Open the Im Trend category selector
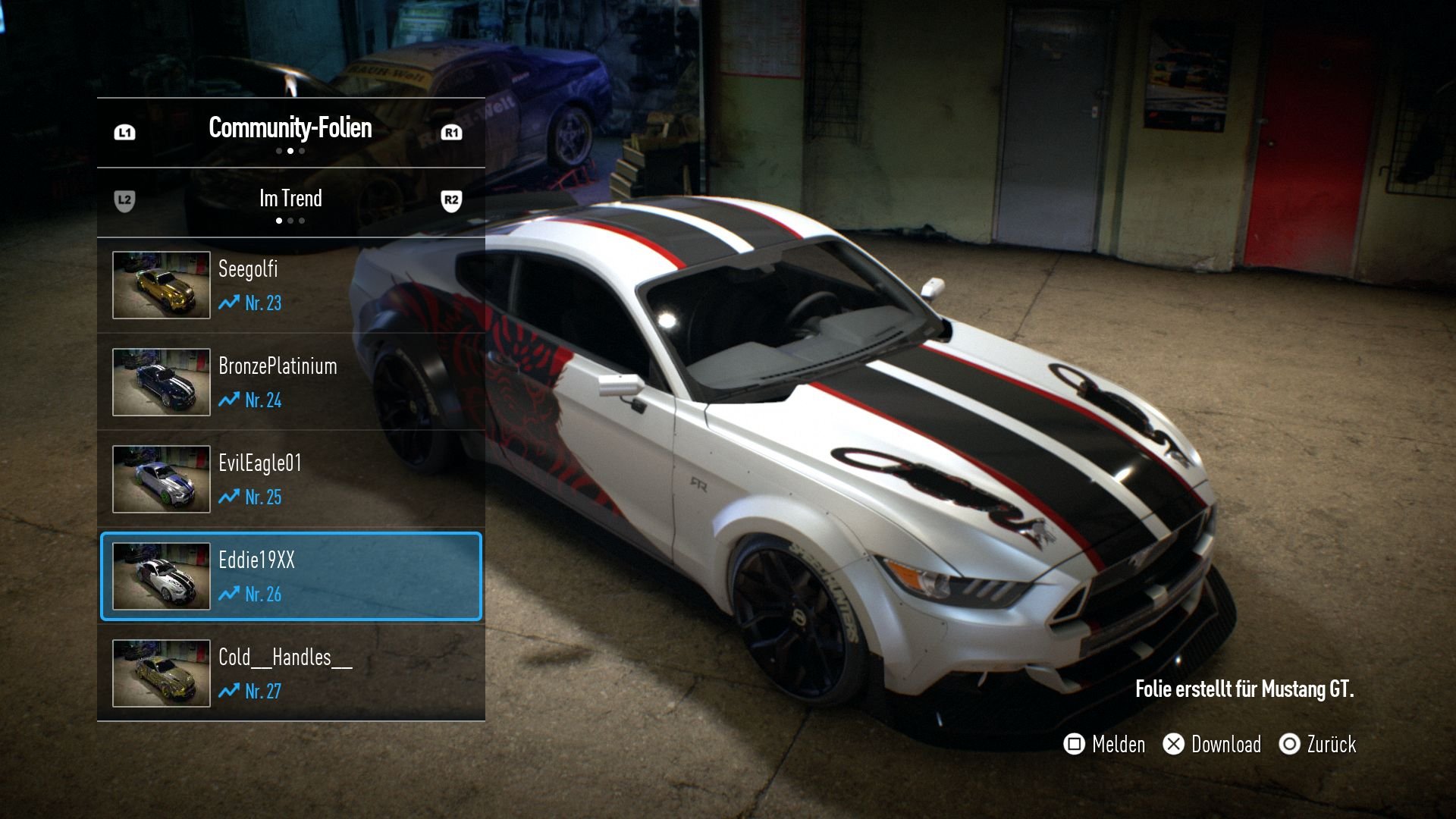This screenshot has width=1456, height=819. click(x=290, y=199)
